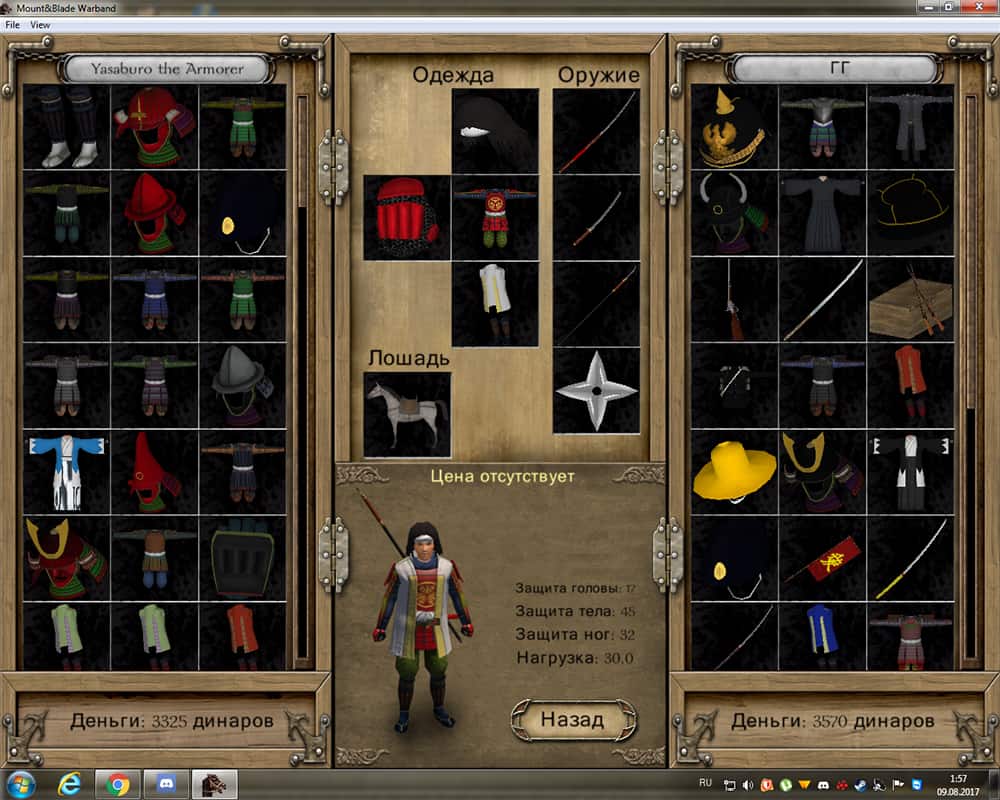Screen dimensions: 1000x800
Task: Choose the equipped red samurai body armor
Action: click(495, 218)
